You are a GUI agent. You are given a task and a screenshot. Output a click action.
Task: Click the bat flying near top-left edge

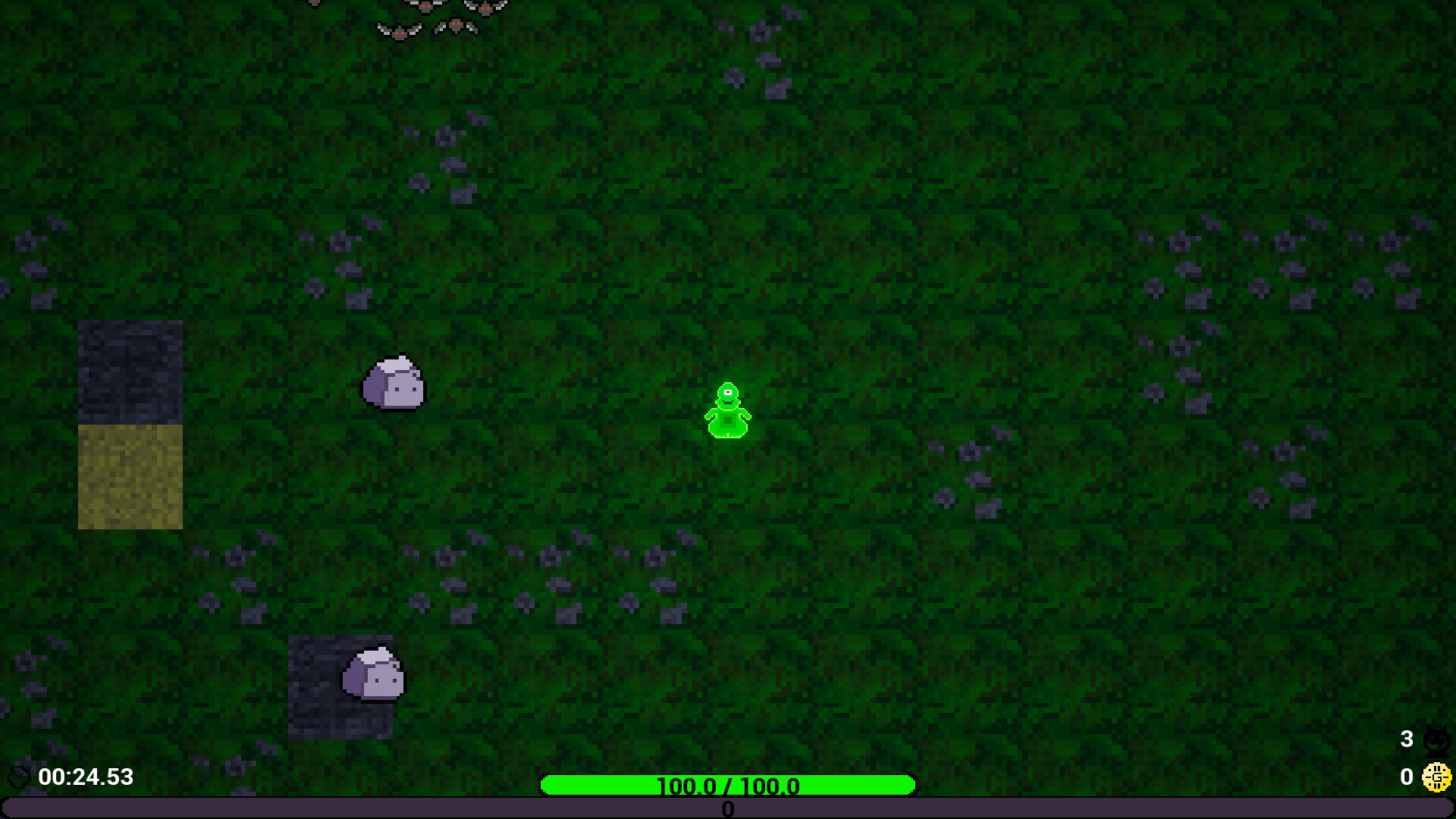pyautogui.click(x=314, y=3)
